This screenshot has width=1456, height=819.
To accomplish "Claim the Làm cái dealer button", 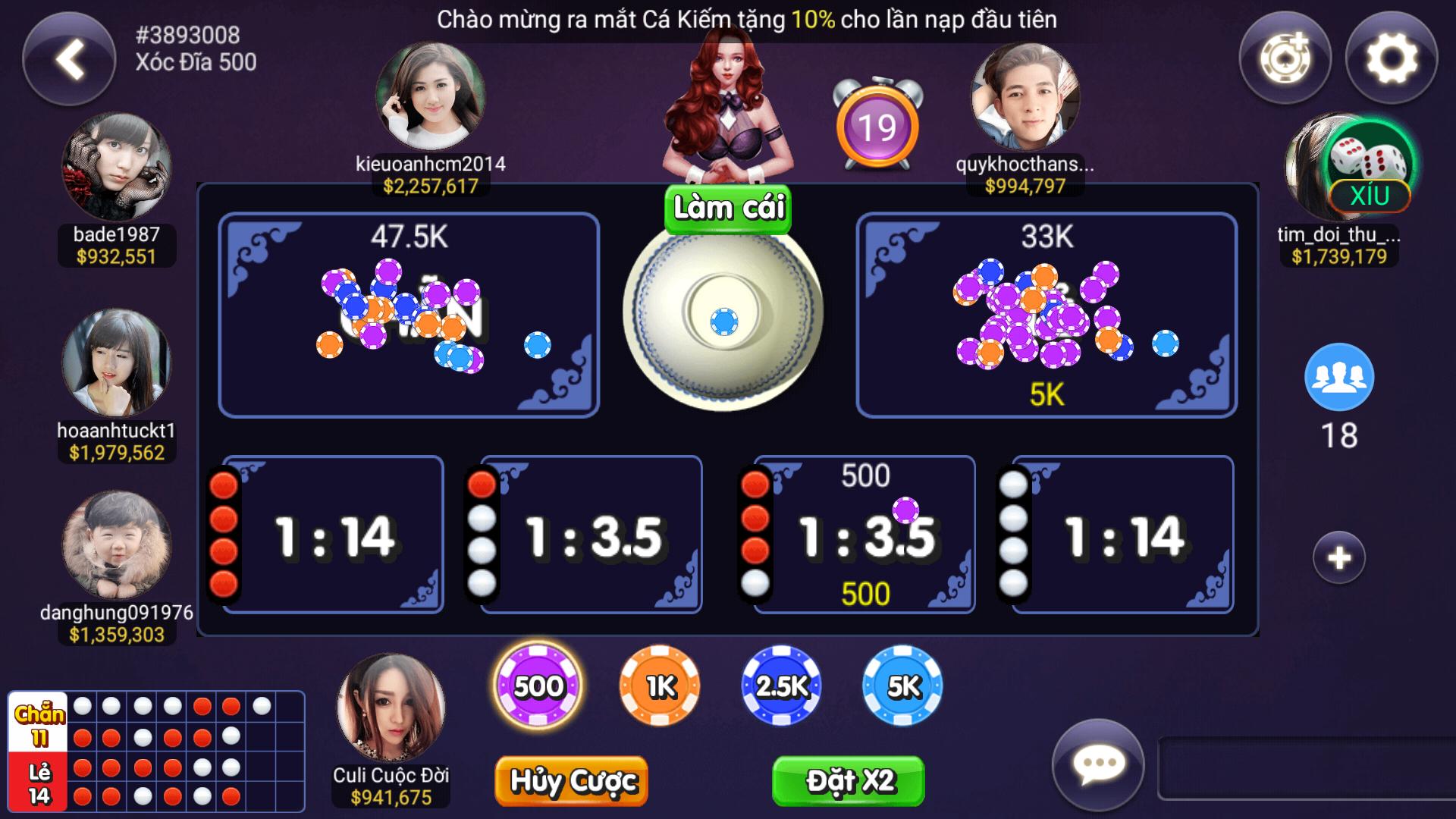I will point(728,208).
